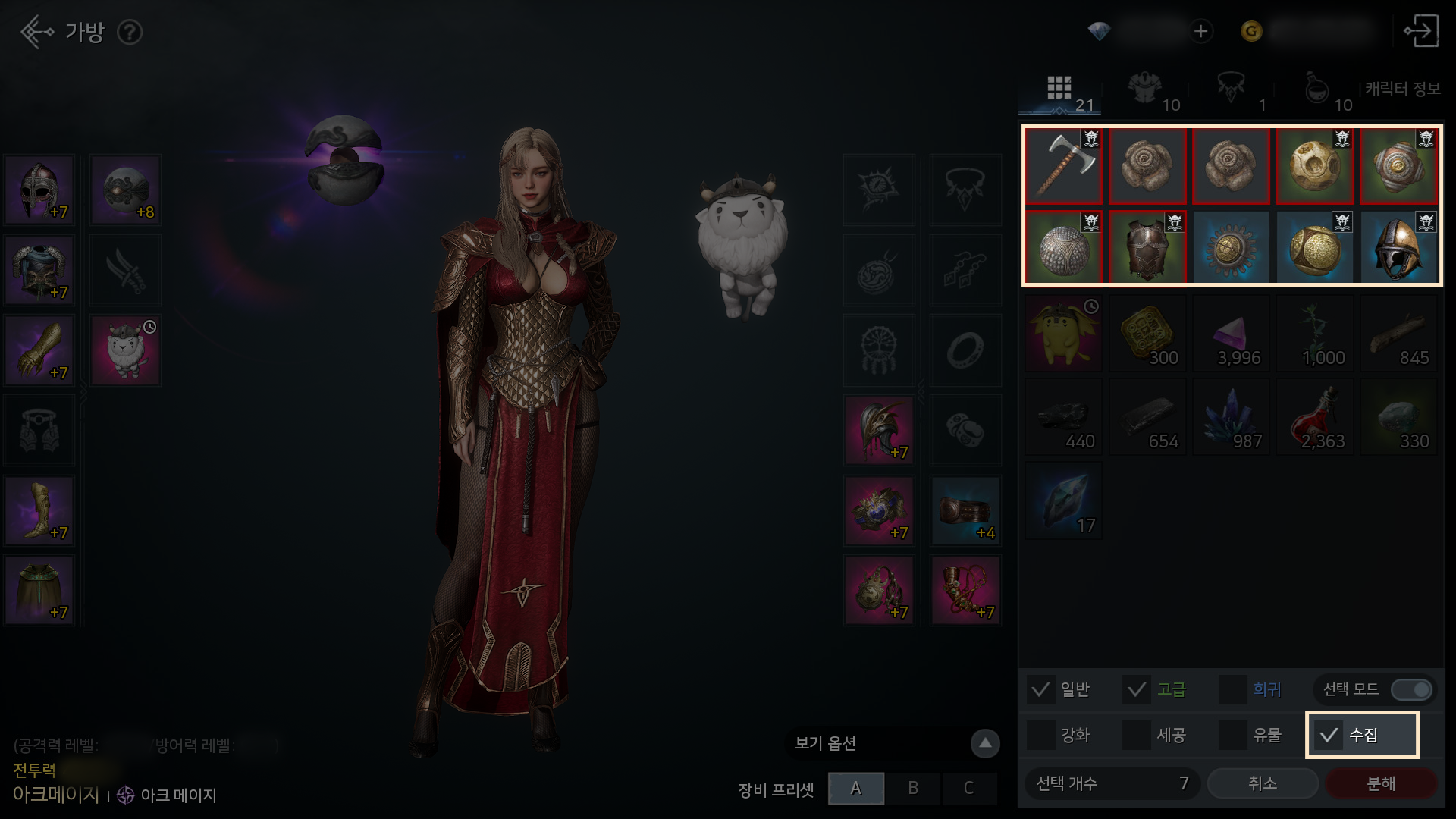Viewport: 1456px width, 819px height.
Task: Switch to equipment preset B
Action: pos(913,789)
